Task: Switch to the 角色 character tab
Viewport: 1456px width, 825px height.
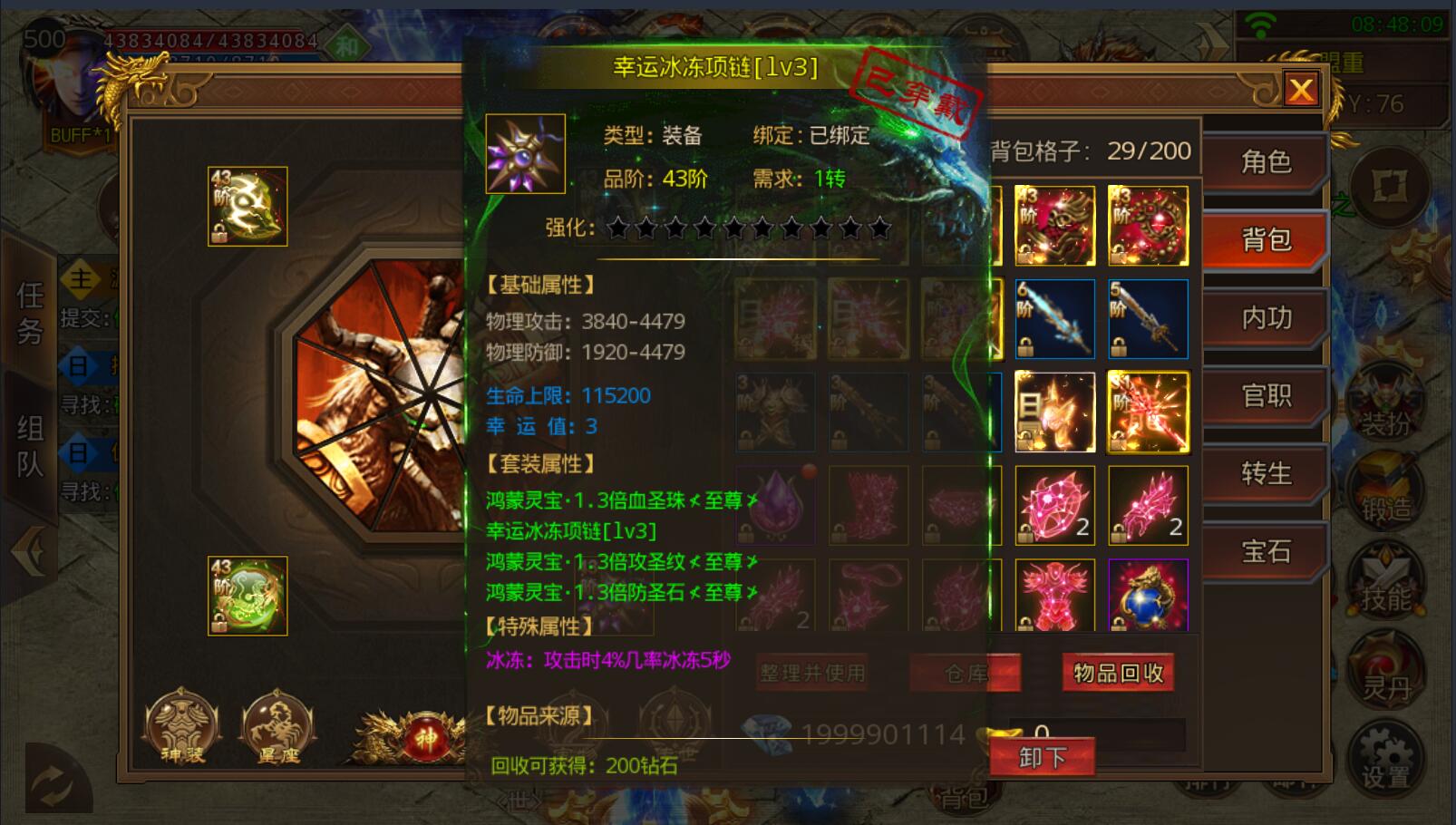Action: click(1266, 163)
